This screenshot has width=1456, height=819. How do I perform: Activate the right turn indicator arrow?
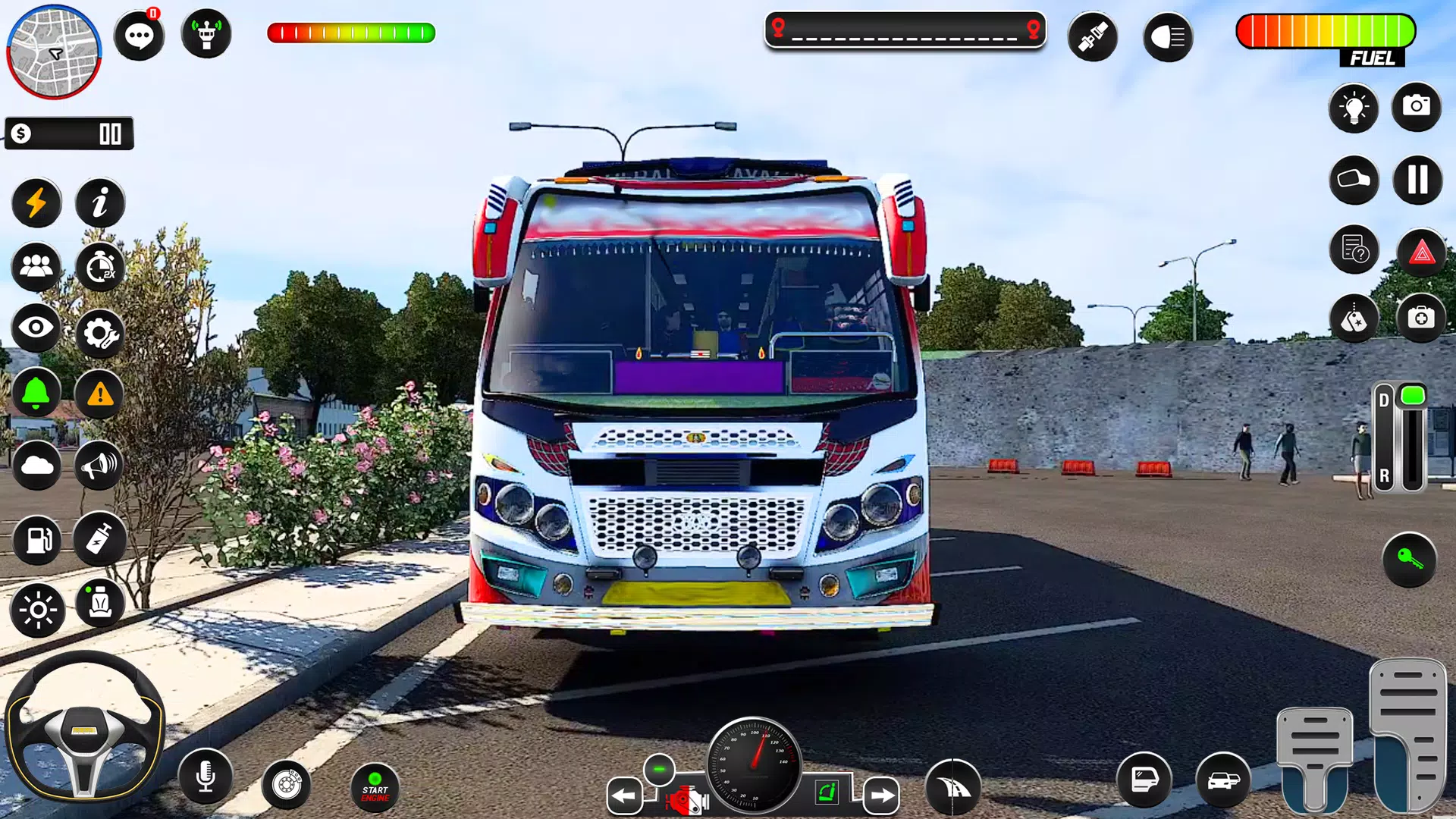880,795
